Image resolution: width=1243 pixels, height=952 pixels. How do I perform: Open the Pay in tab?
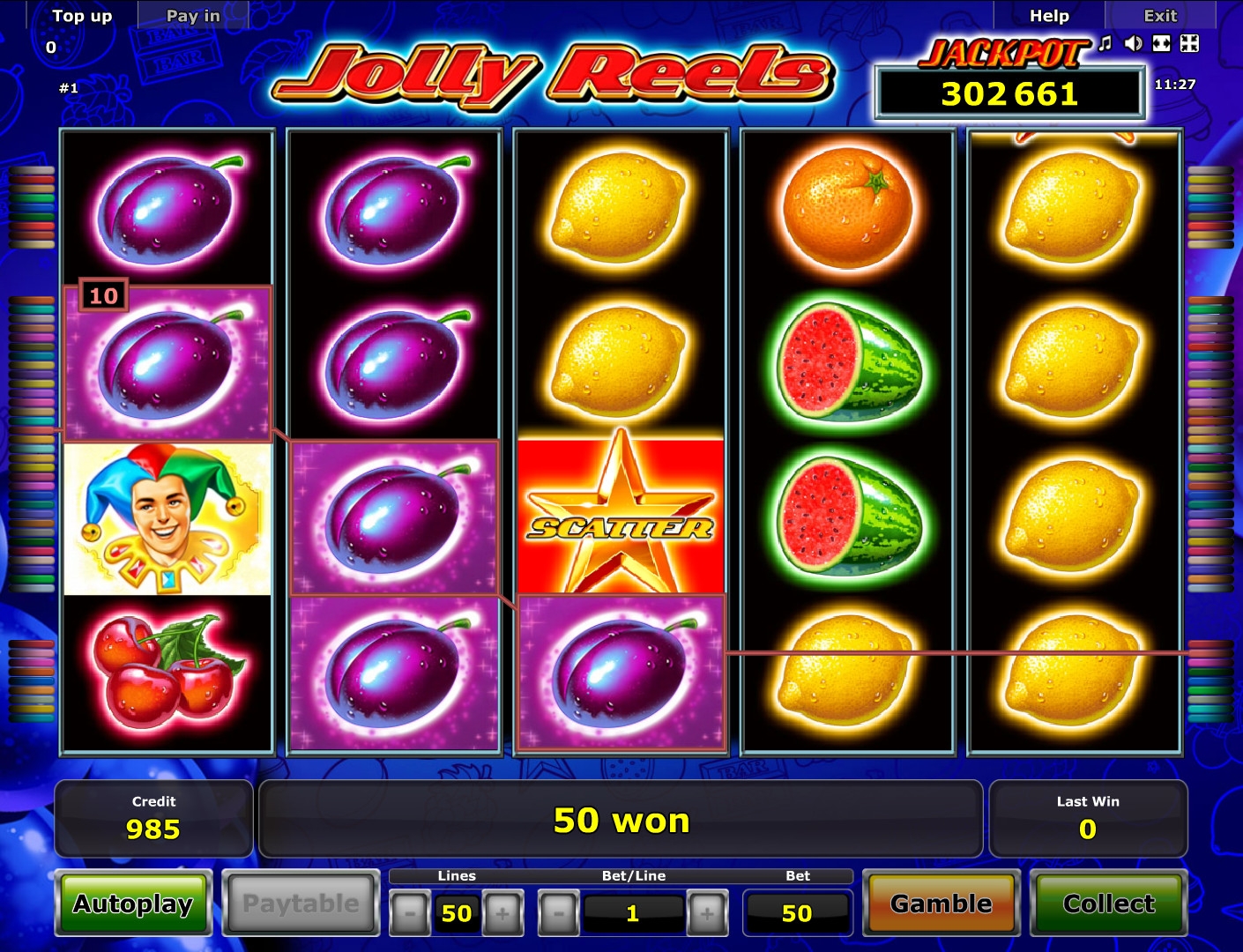click(193, 16)
